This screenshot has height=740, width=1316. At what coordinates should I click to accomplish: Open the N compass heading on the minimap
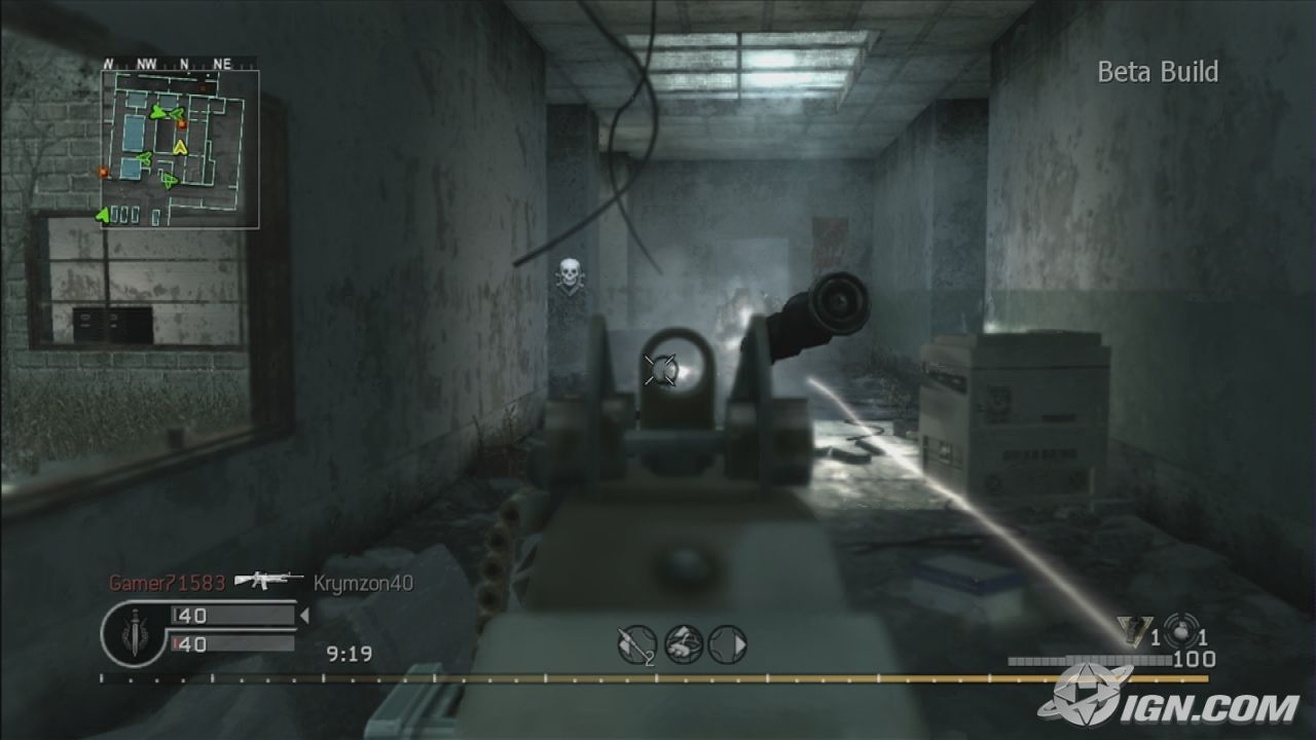tap(184, 63)
